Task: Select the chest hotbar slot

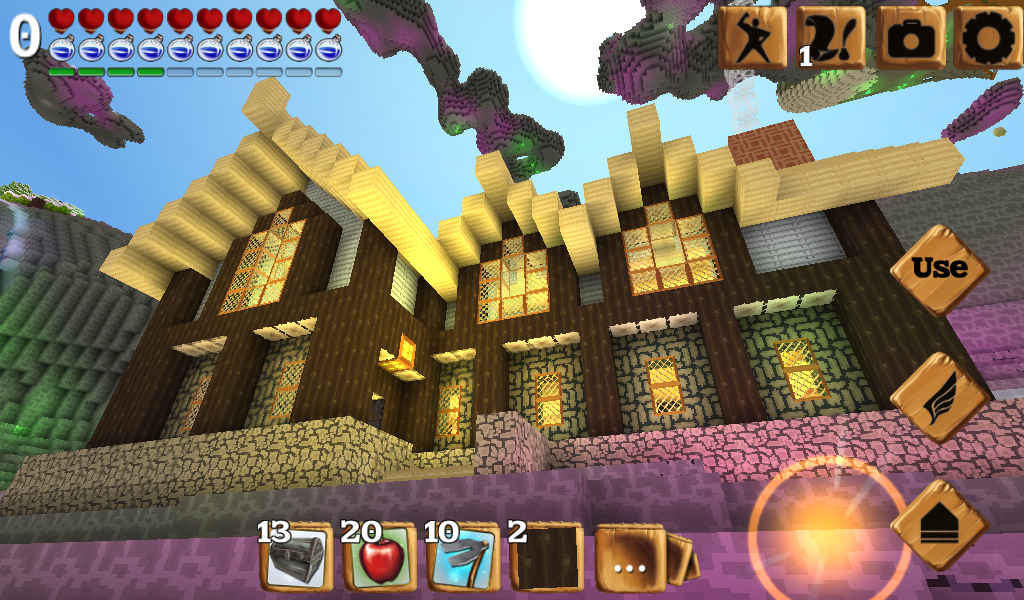Action: [x=296, y=559]
